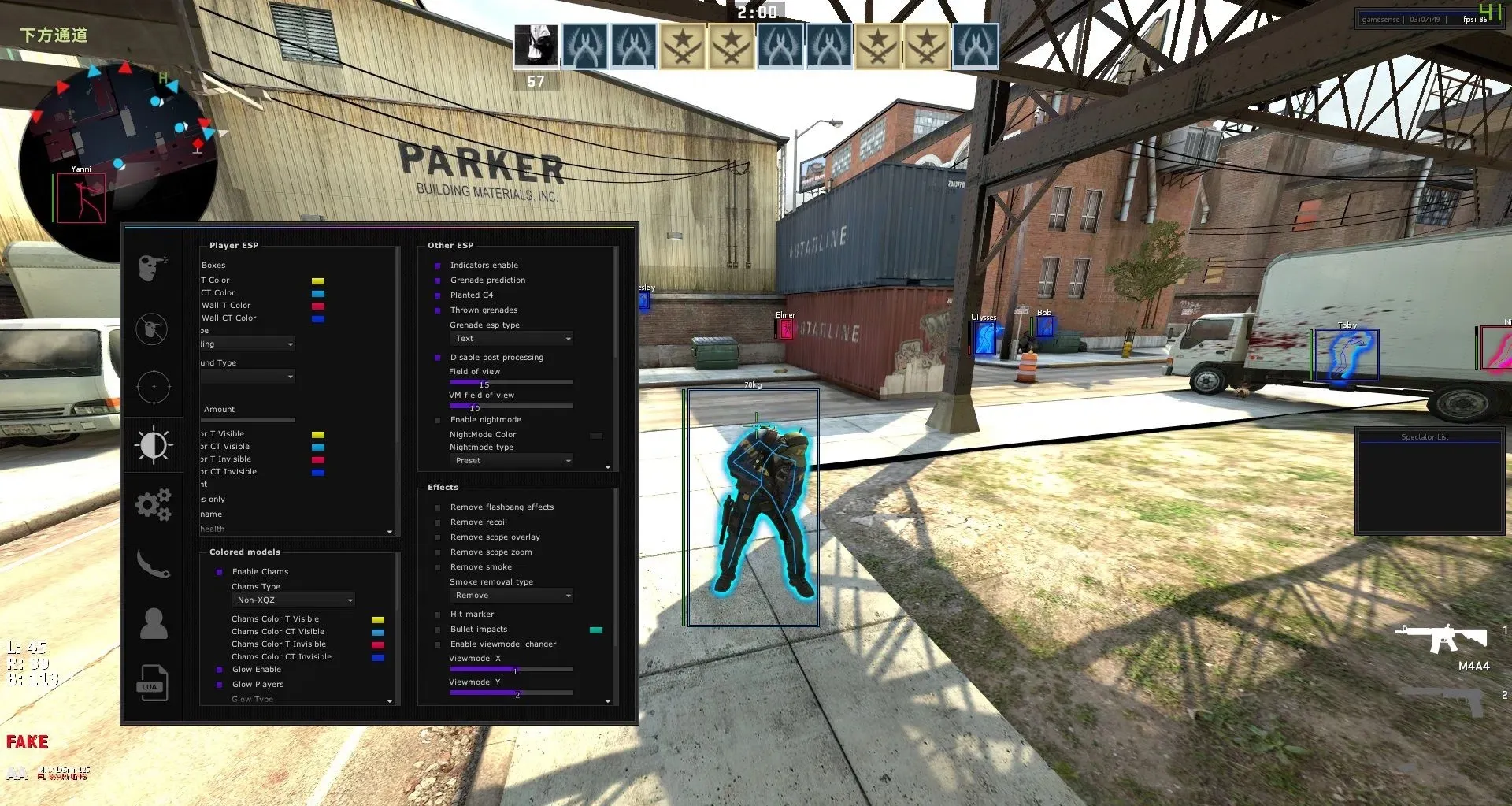Open the Triggerbot crosshair tab
The height and width of the screenshot is (806, 1512).
click(x=154, y=387)
